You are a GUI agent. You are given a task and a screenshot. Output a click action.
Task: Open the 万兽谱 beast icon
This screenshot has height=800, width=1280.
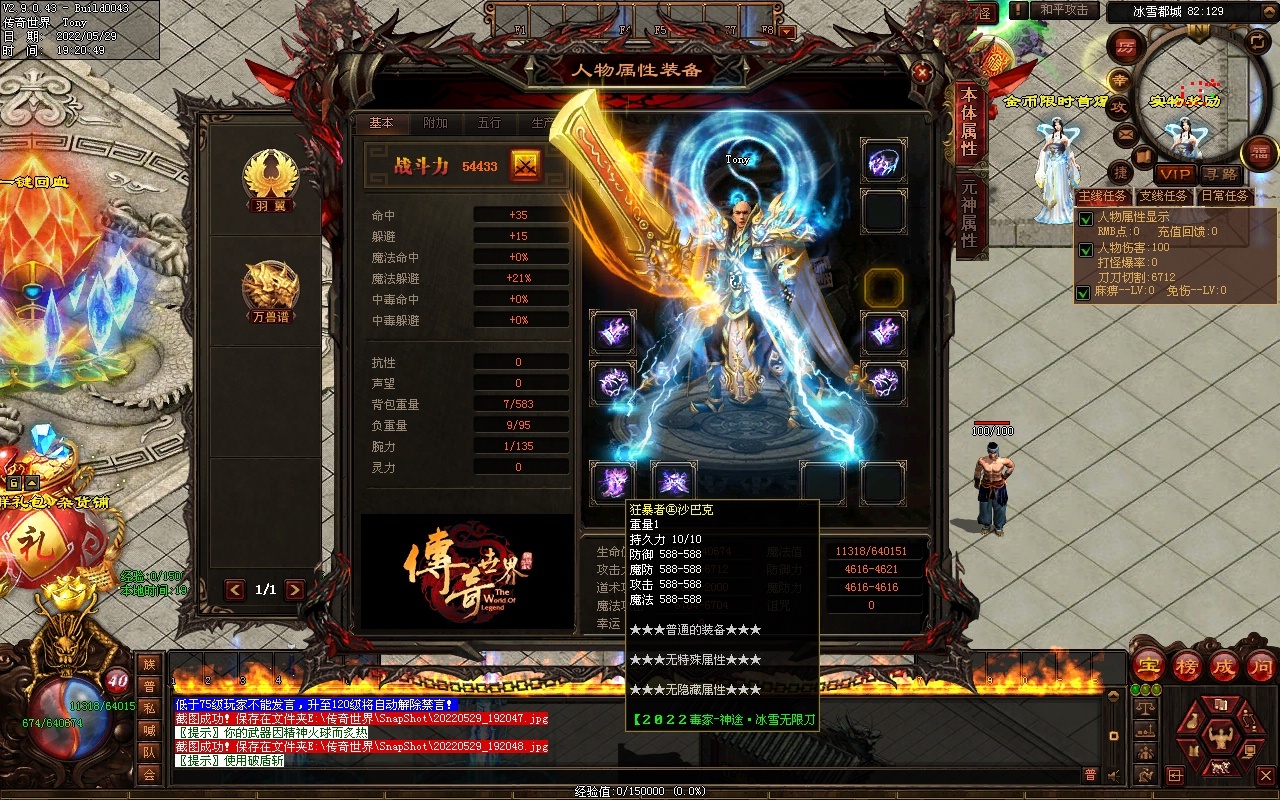[270, 290]
